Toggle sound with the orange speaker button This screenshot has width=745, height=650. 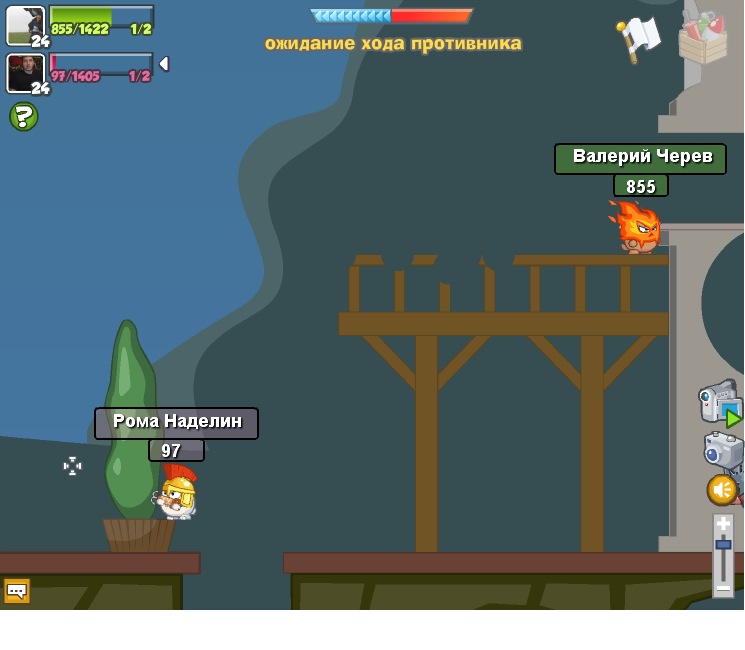[x=722, y=490]
